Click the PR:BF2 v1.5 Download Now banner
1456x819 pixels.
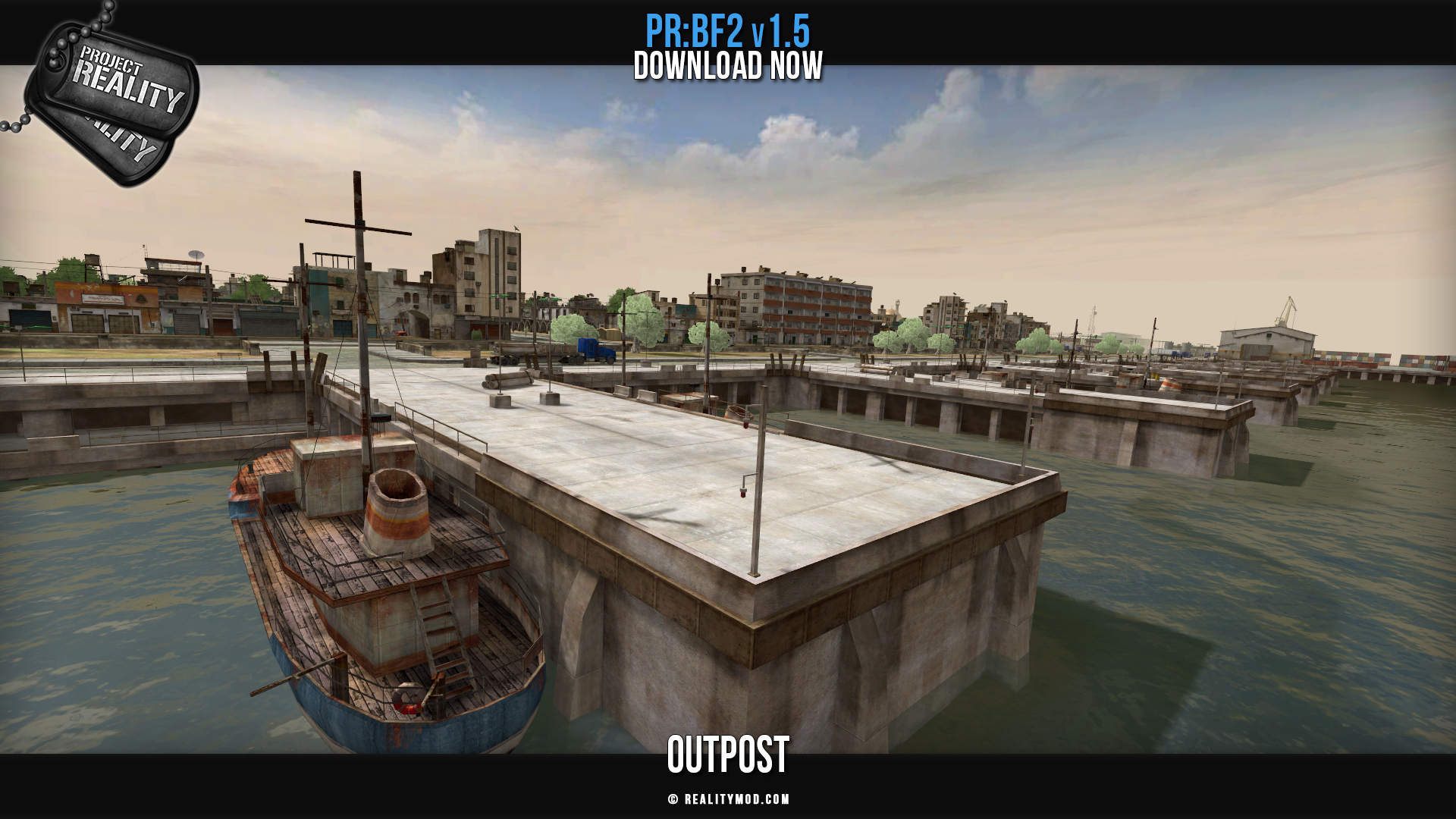click(x=728, y=49)
